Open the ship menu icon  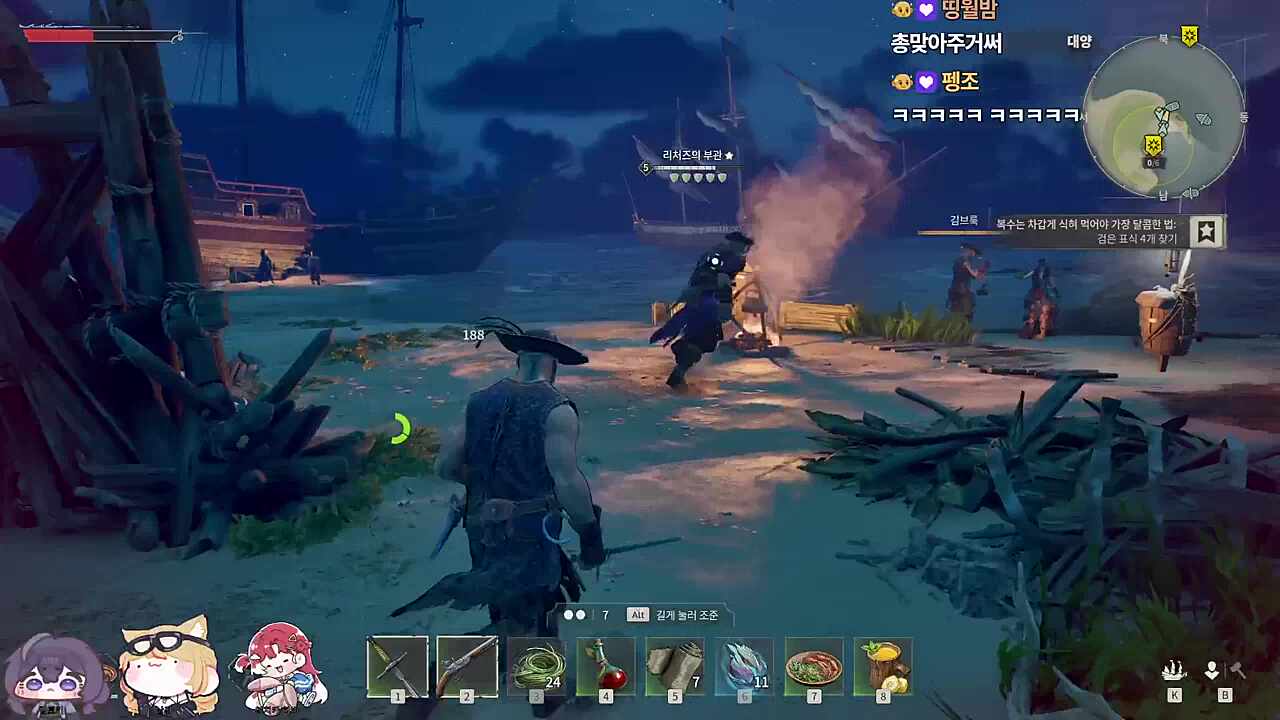pos(1174,671)
